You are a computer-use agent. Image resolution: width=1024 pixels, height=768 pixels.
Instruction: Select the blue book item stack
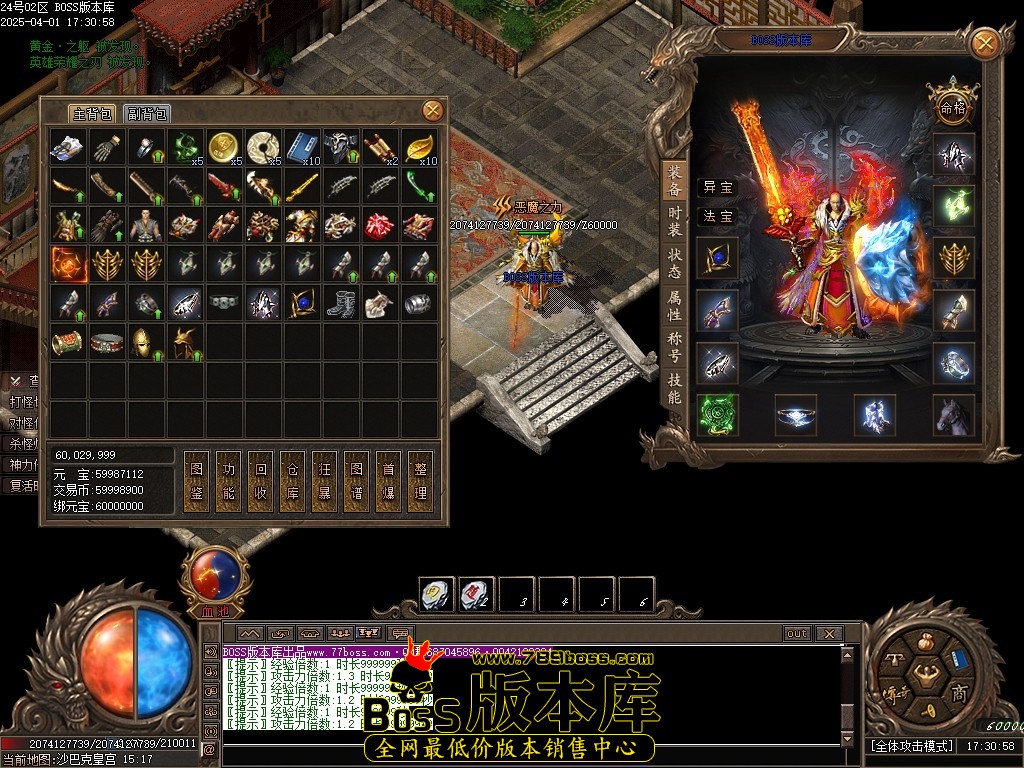pos(302,147)
